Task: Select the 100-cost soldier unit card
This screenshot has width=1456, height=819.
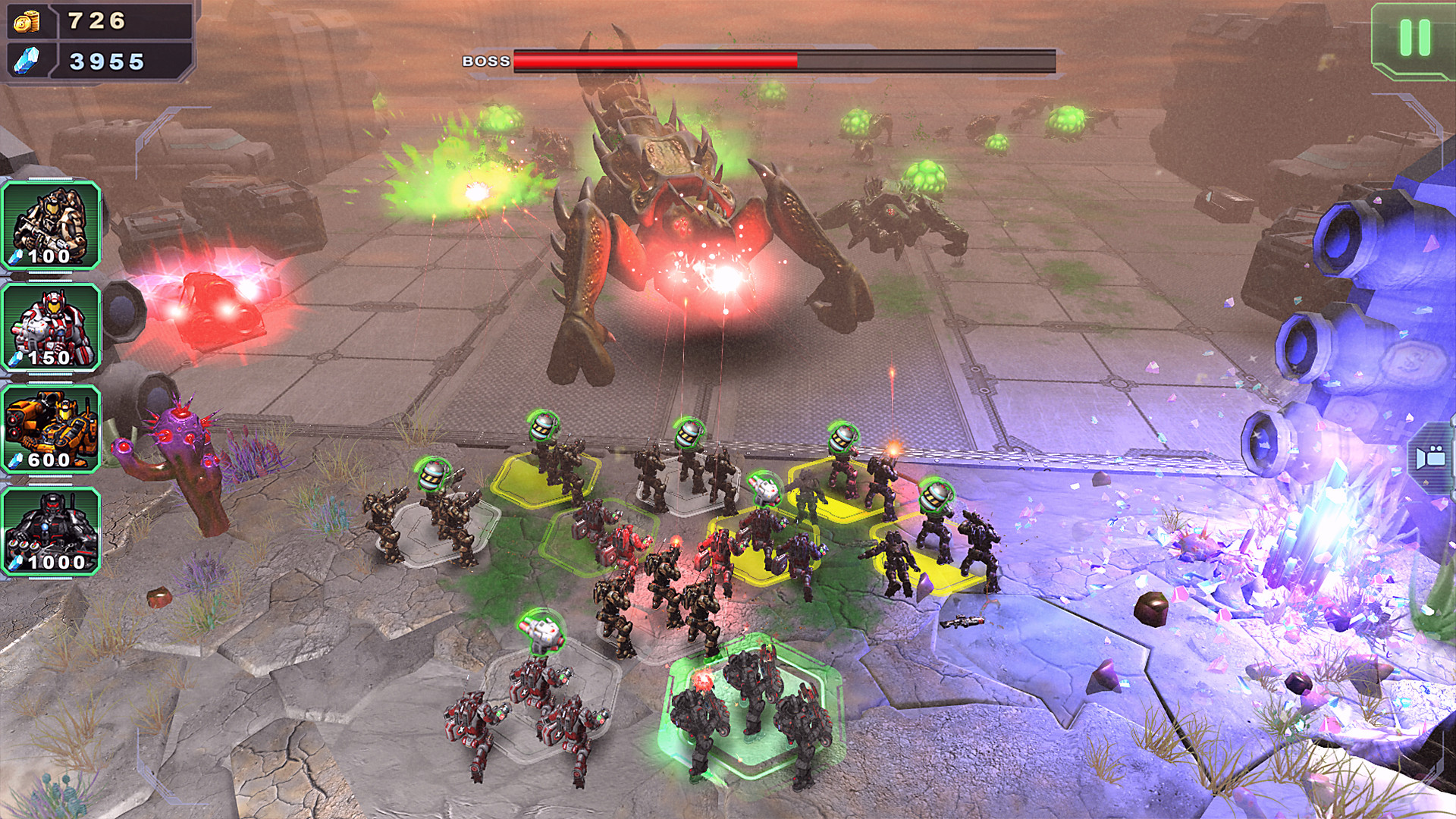Action: (x=51, y=225)
